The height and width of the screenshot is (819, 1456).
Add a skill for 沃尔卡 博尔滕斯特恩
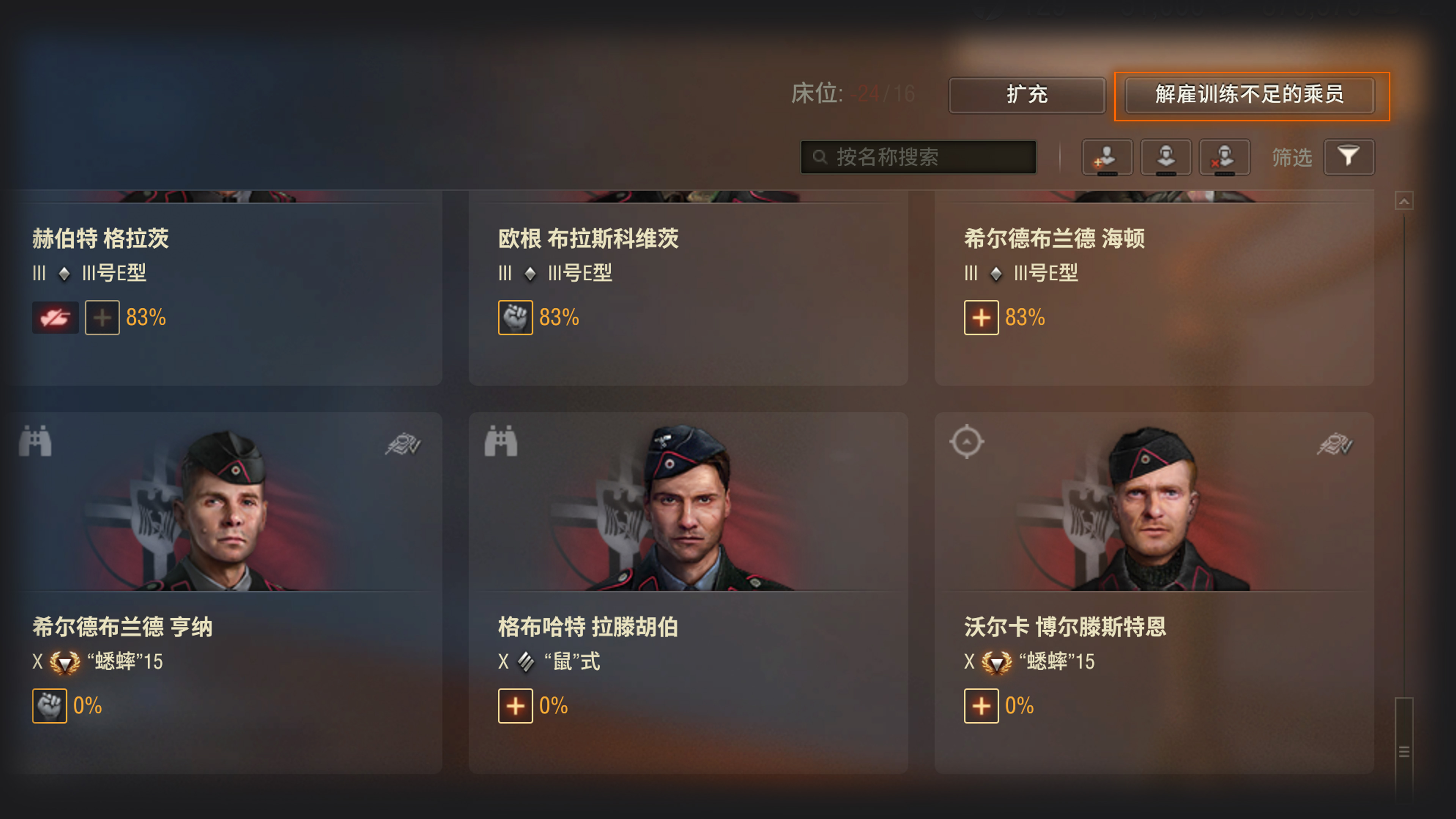click(981, 706)
